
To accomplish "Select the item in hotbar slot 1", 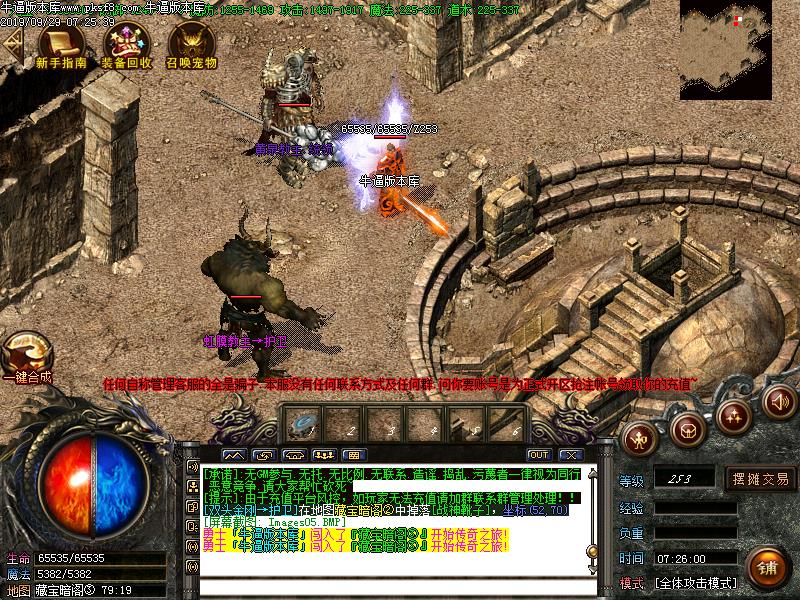I will (300, 424).
